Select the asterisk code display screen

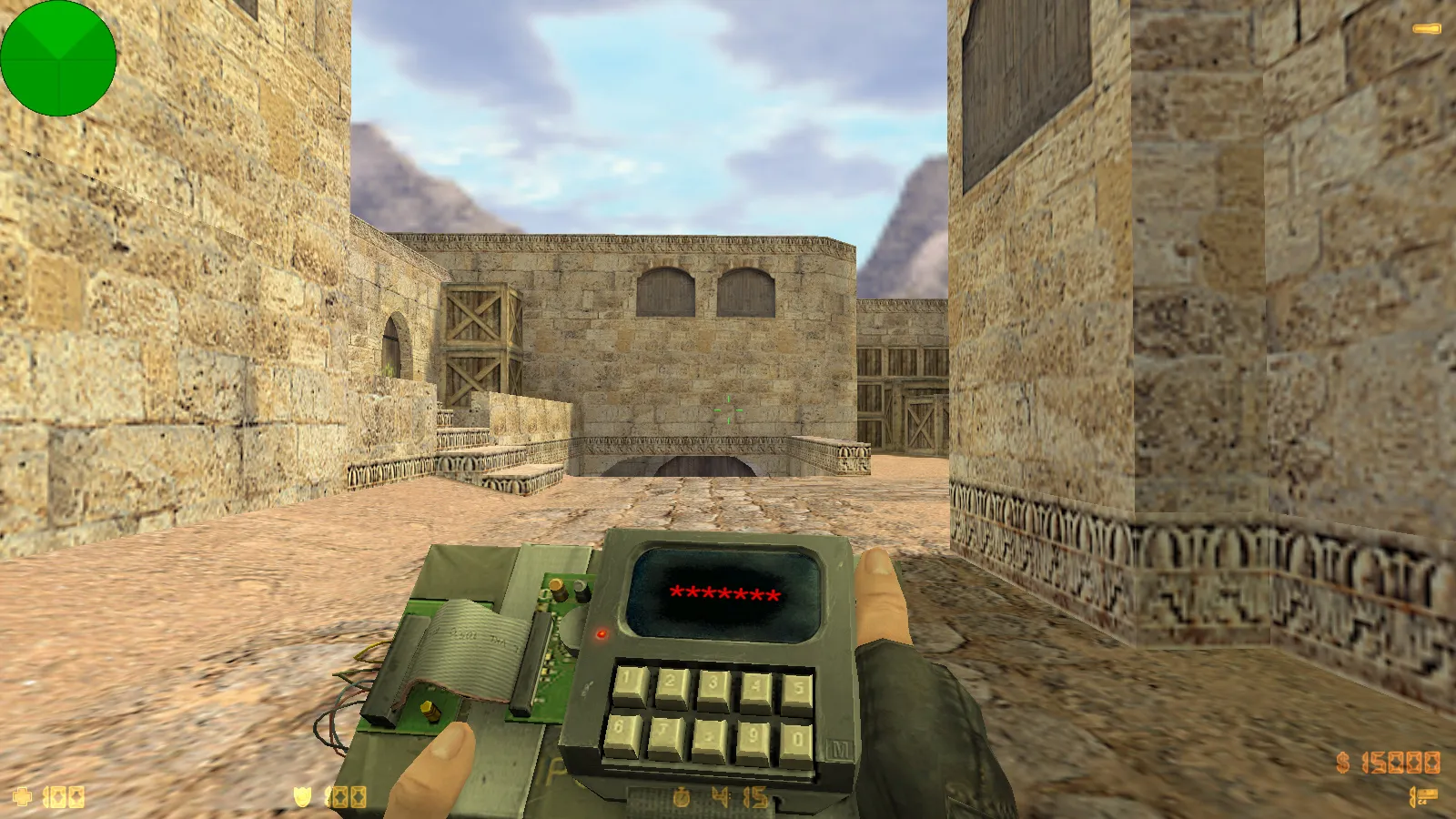point(724,591)
